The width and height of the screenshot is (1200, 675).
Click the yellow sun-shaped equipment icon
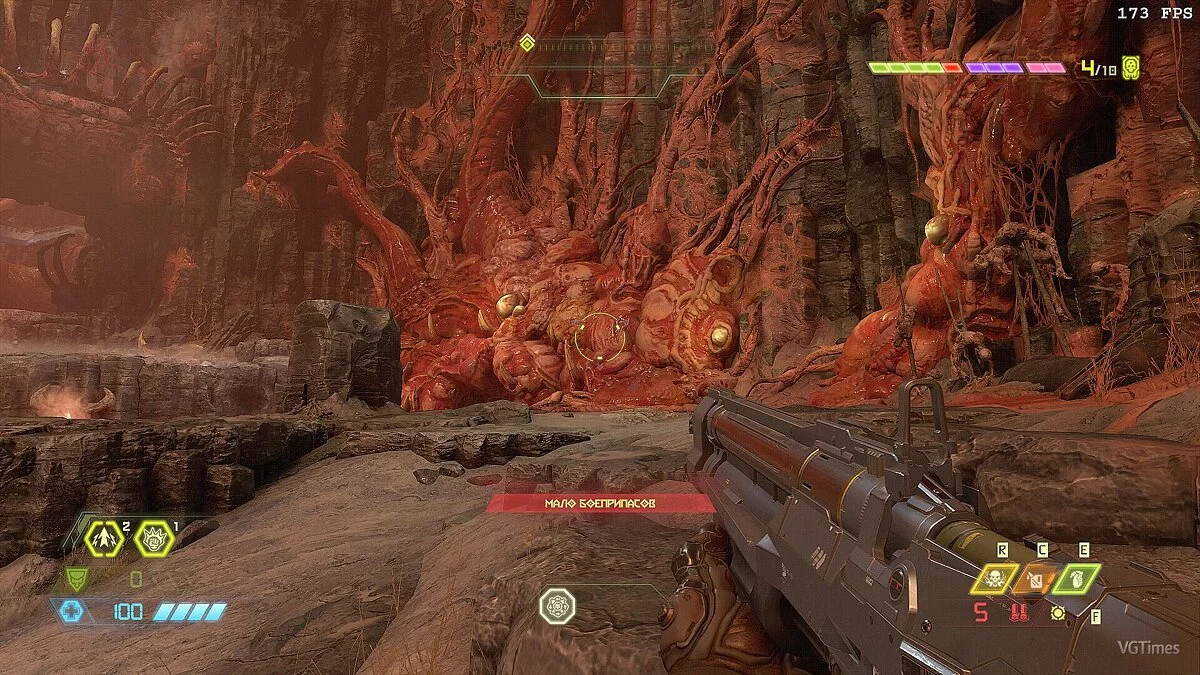(1058, 613)
